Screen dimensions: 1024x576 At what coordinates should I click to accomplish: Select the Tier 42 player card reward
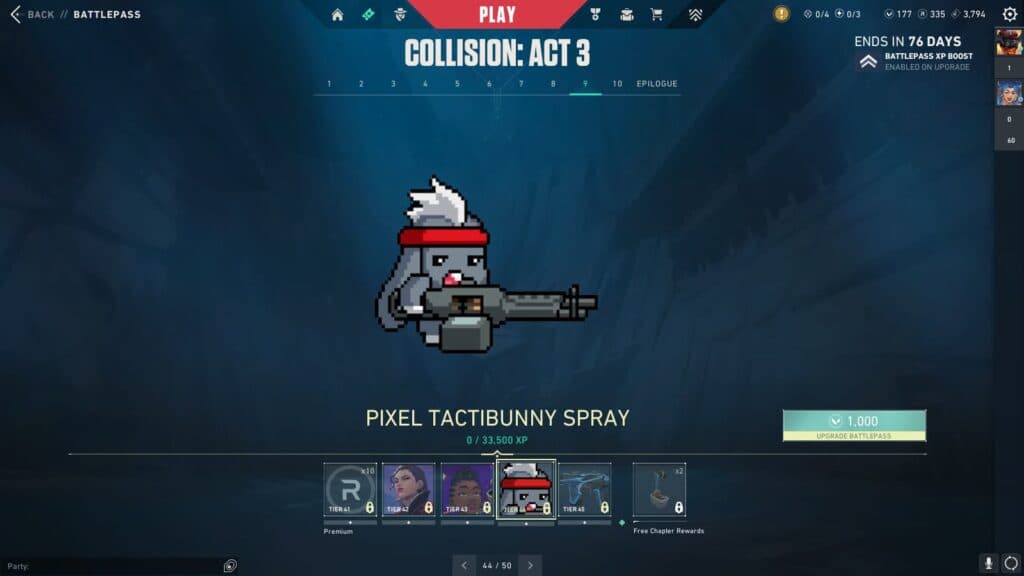point(408,489)
